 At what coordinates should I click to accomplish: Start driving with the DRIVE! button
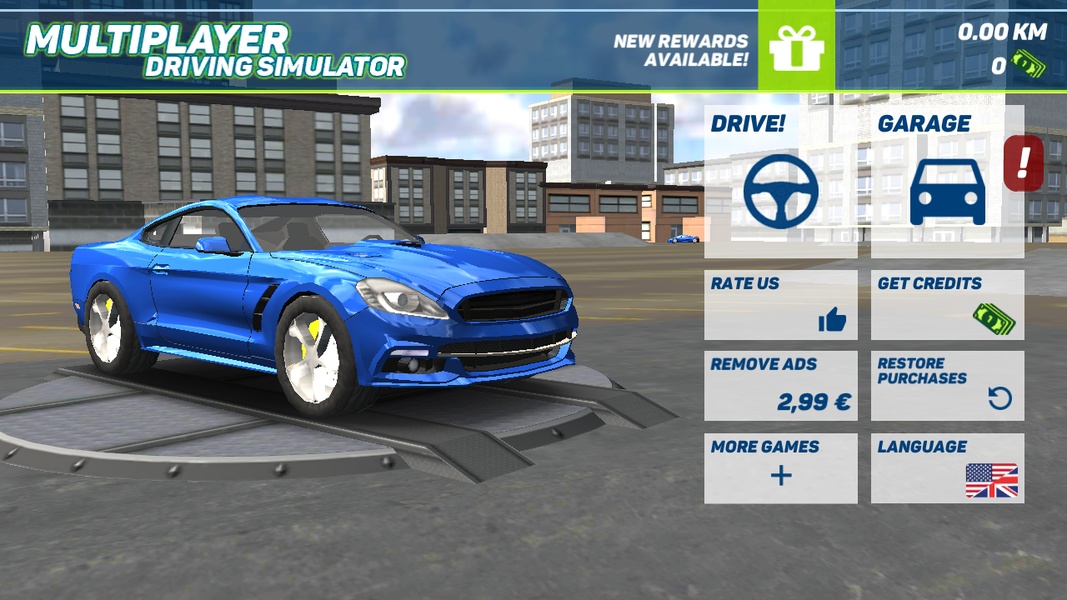pyautogui.click(x=780, y=181)
